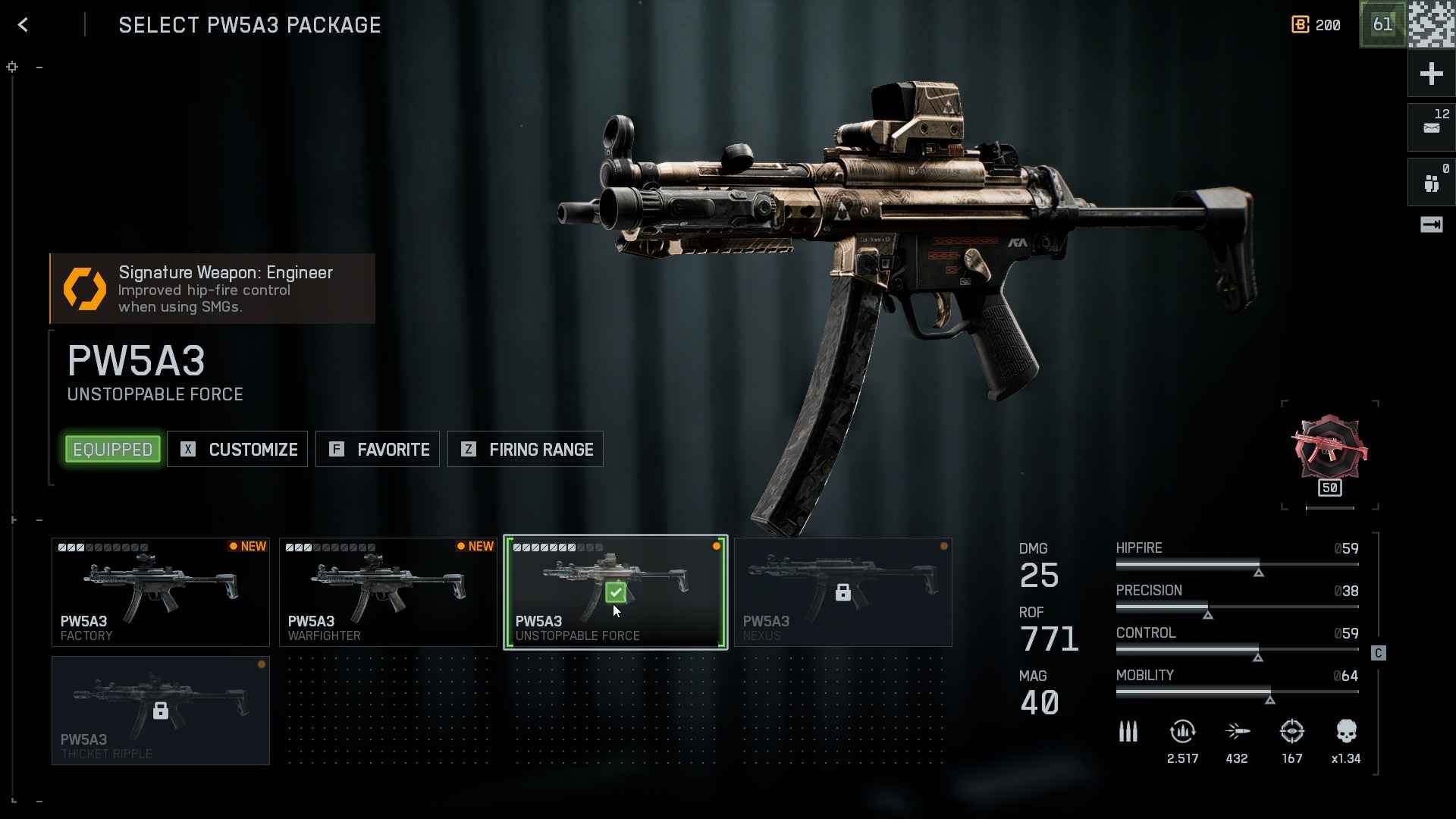Open the weapon mastery badge
Viewport: 1456px width, 819px height.
coord(1329,453)
